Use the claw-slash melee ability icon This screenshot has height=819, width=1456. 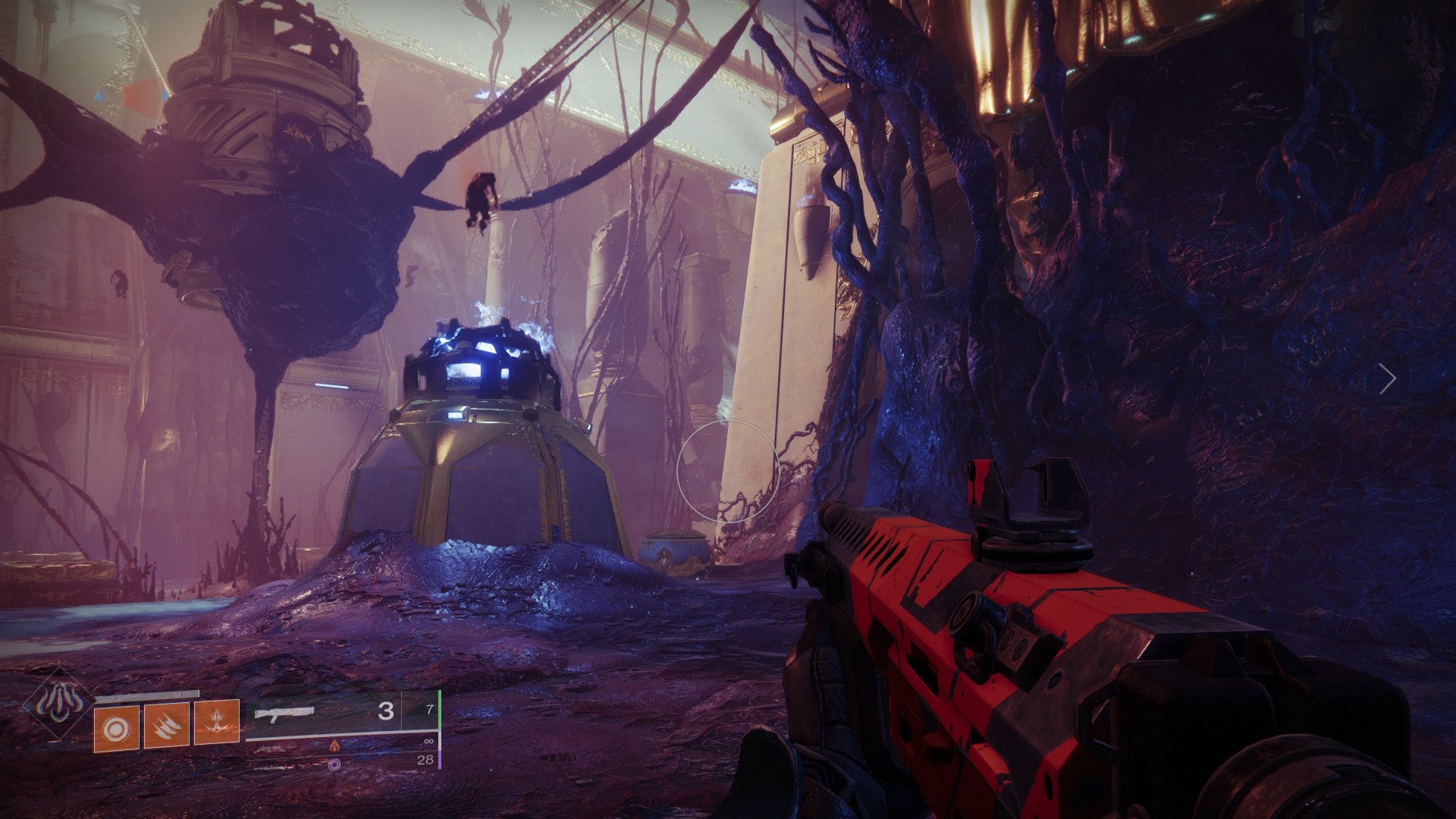coord(166,725)
